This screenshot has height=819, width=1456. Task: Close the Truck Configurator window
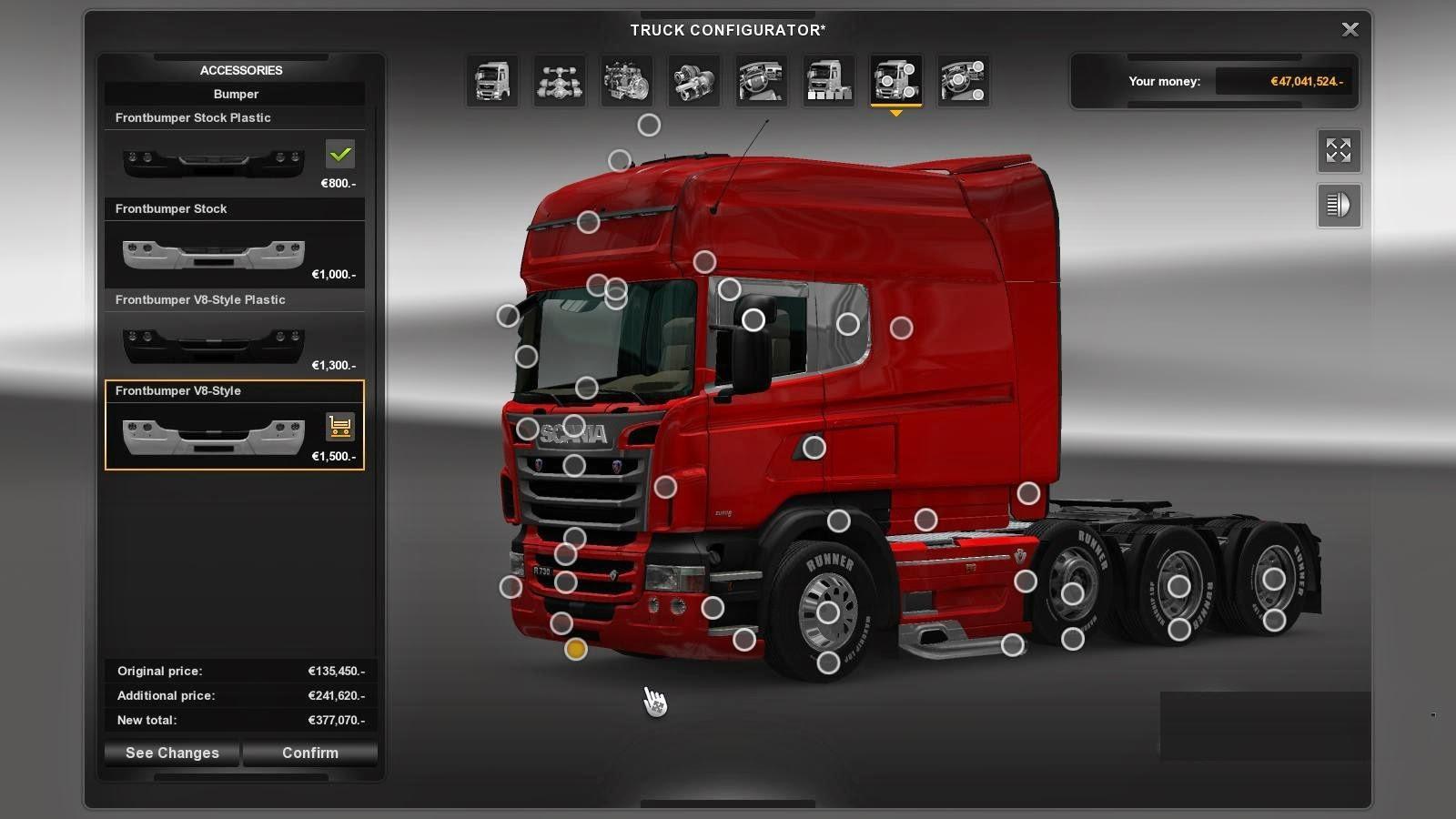(1350, 30)
